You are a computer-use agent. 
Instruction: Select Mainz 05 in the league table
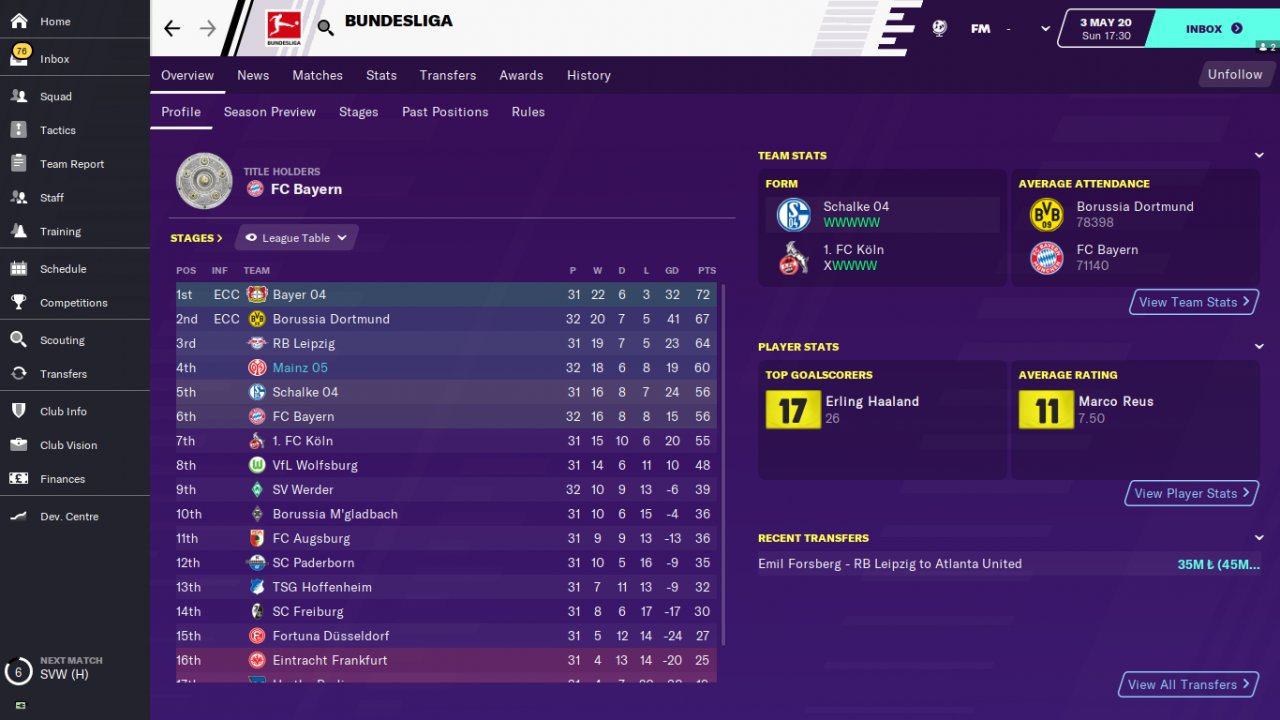click(300, 368)
